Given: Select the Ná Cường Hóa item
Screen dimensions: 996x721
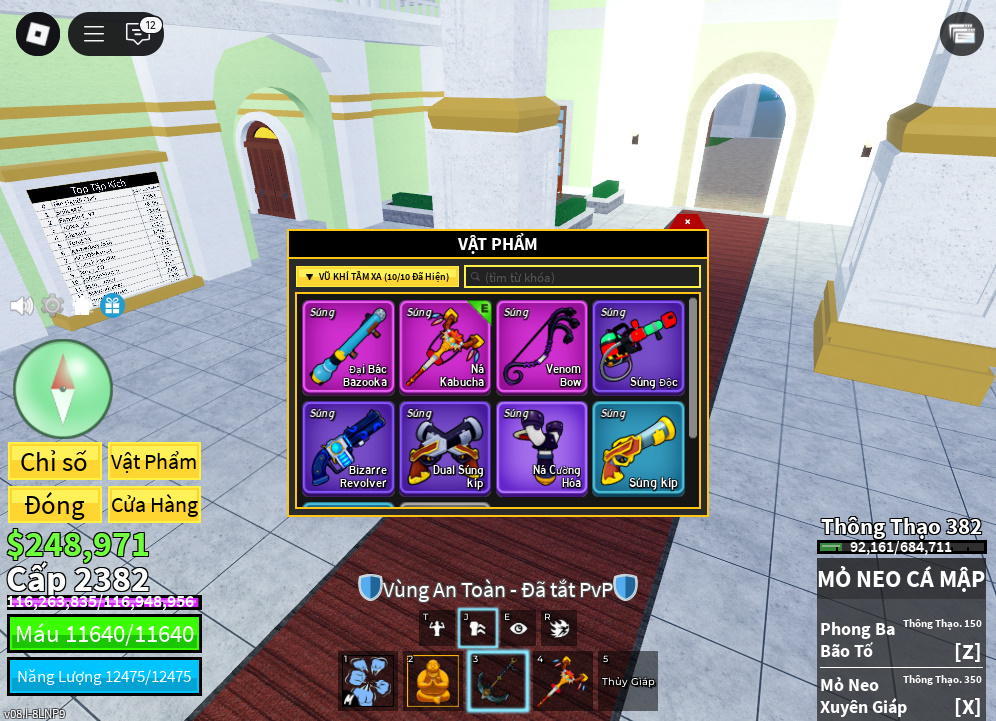Looking at the screenshot, I should [x=541, y=447].
